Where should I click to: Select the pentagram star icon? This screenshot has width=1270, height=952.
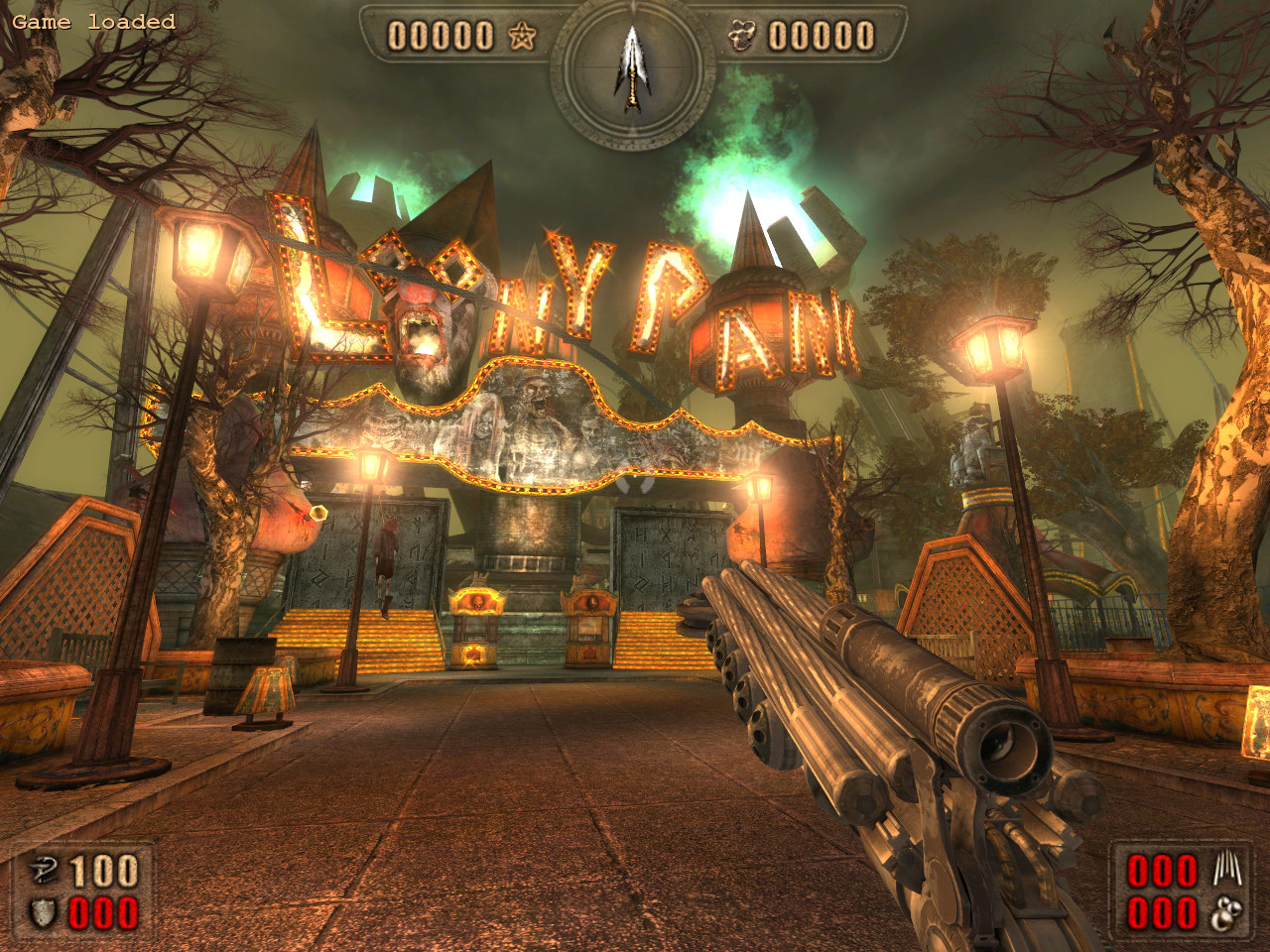[522, 37]
